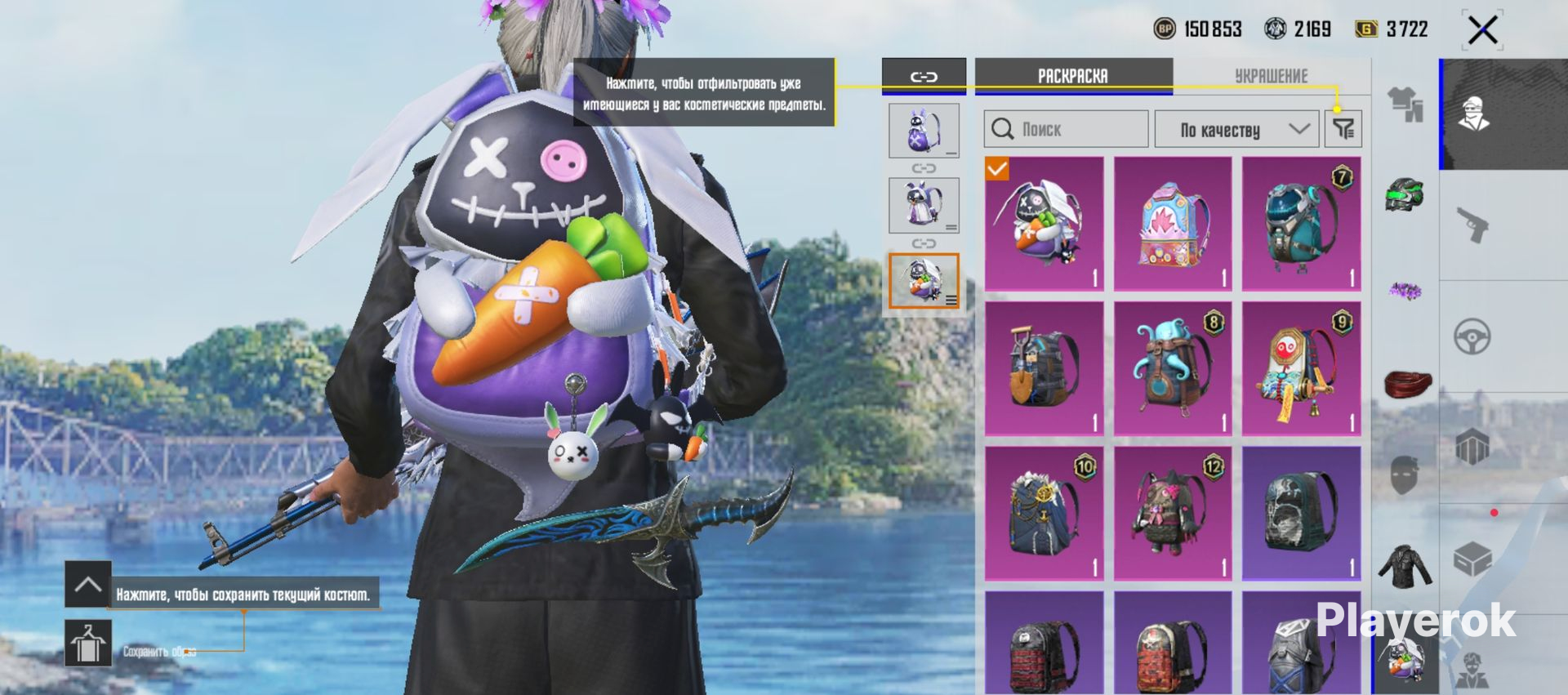Collapse panel with the up arrow button

88,584
